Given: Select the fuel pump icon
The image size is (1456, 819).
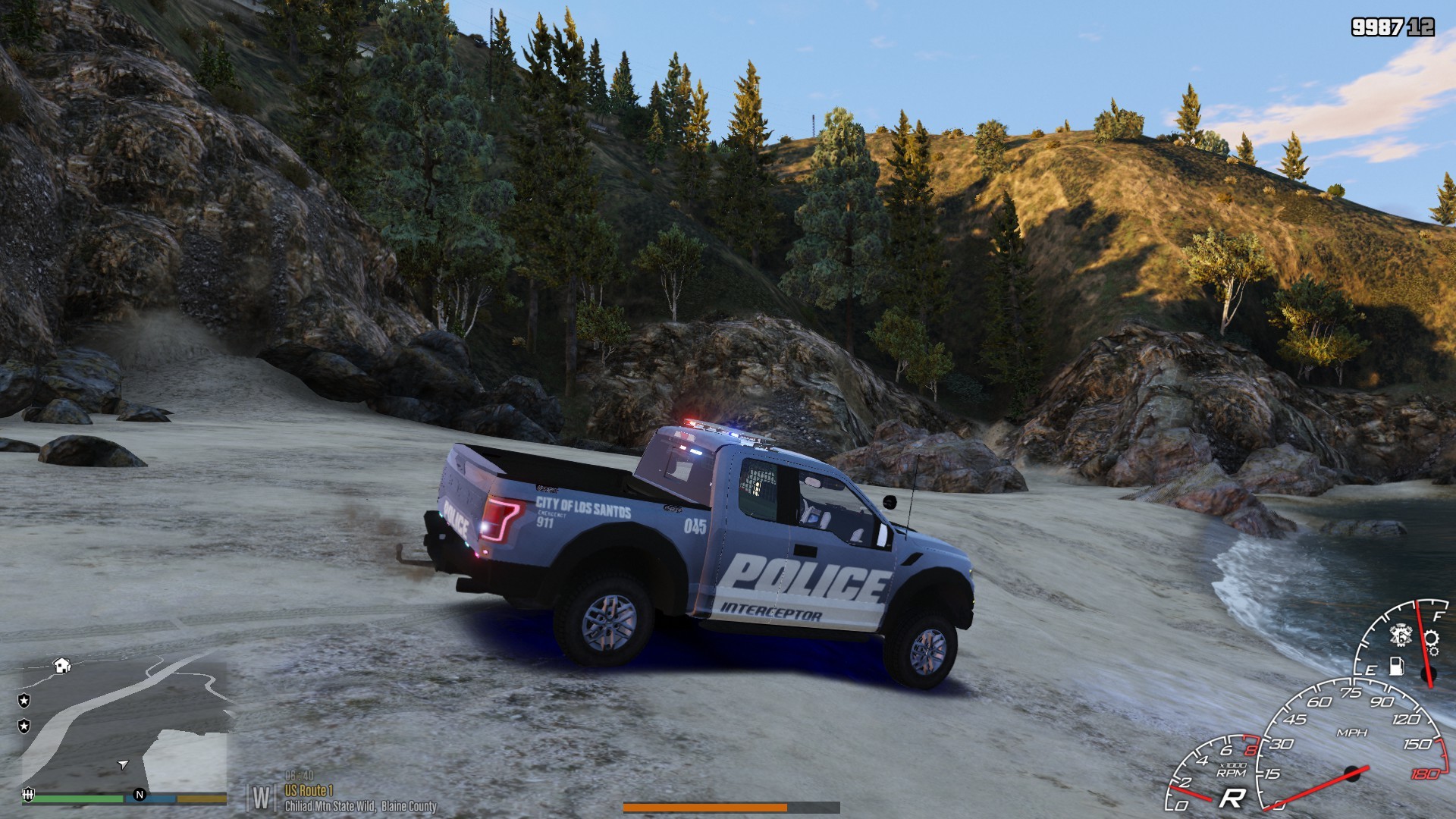Looking at the screenshot, I should [x=1396, y=666].
